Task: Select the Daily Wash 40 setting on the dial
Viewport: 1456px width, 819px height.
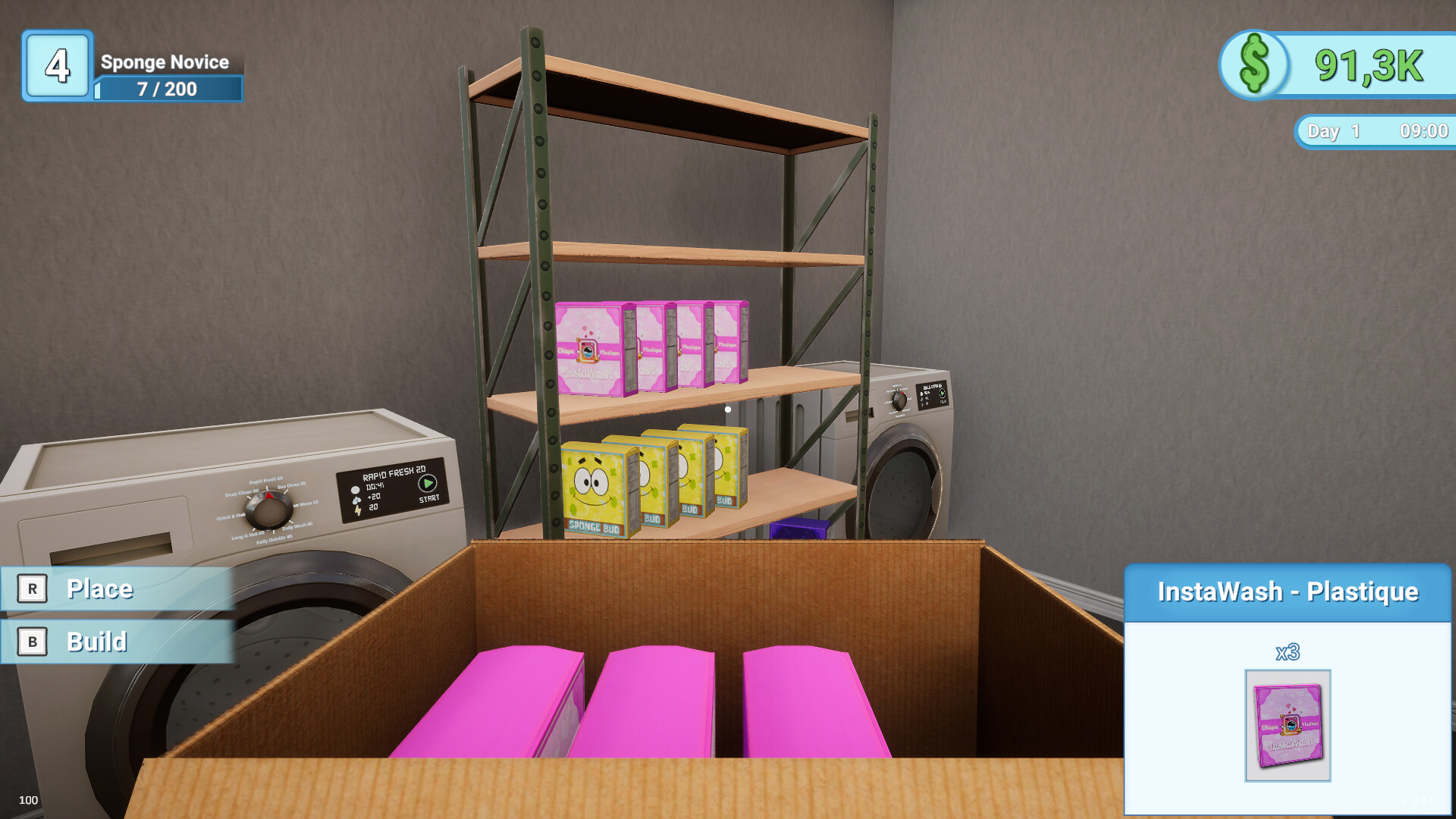Action: (297, 526)
